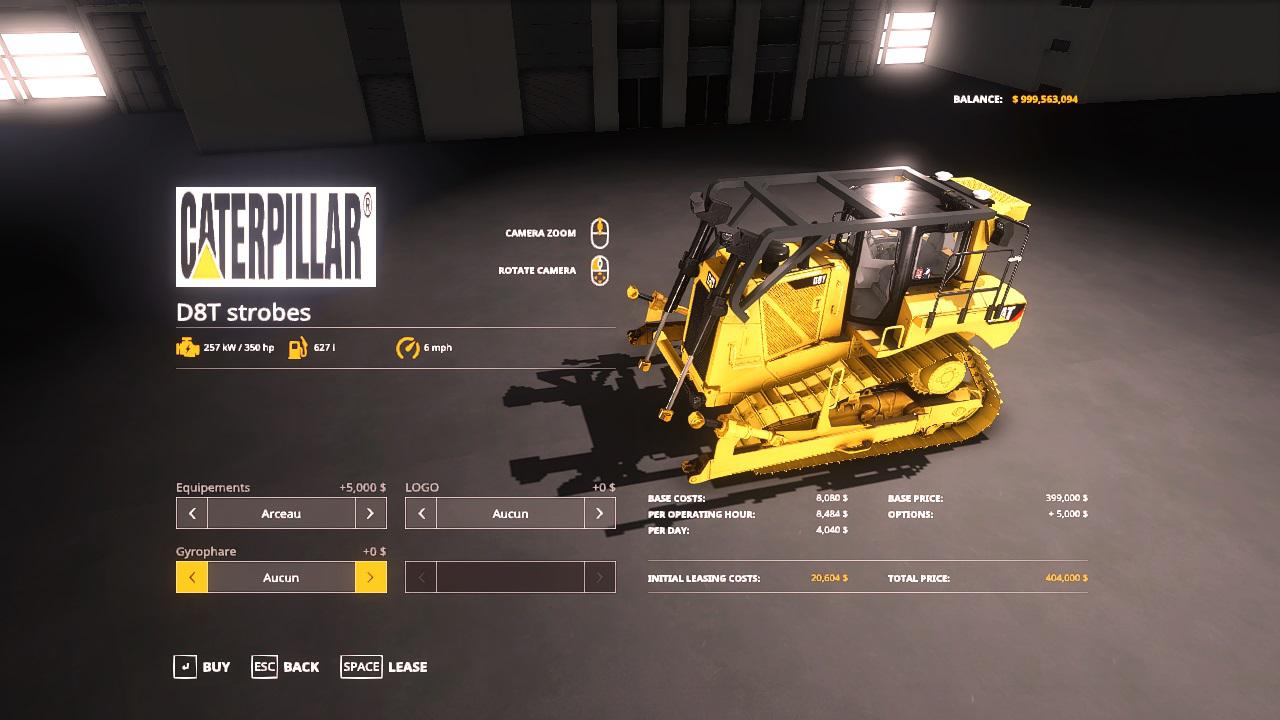Choose next LOGO option
The height and width of the screenshot is (720, 1280).
(x=599, y=514)
